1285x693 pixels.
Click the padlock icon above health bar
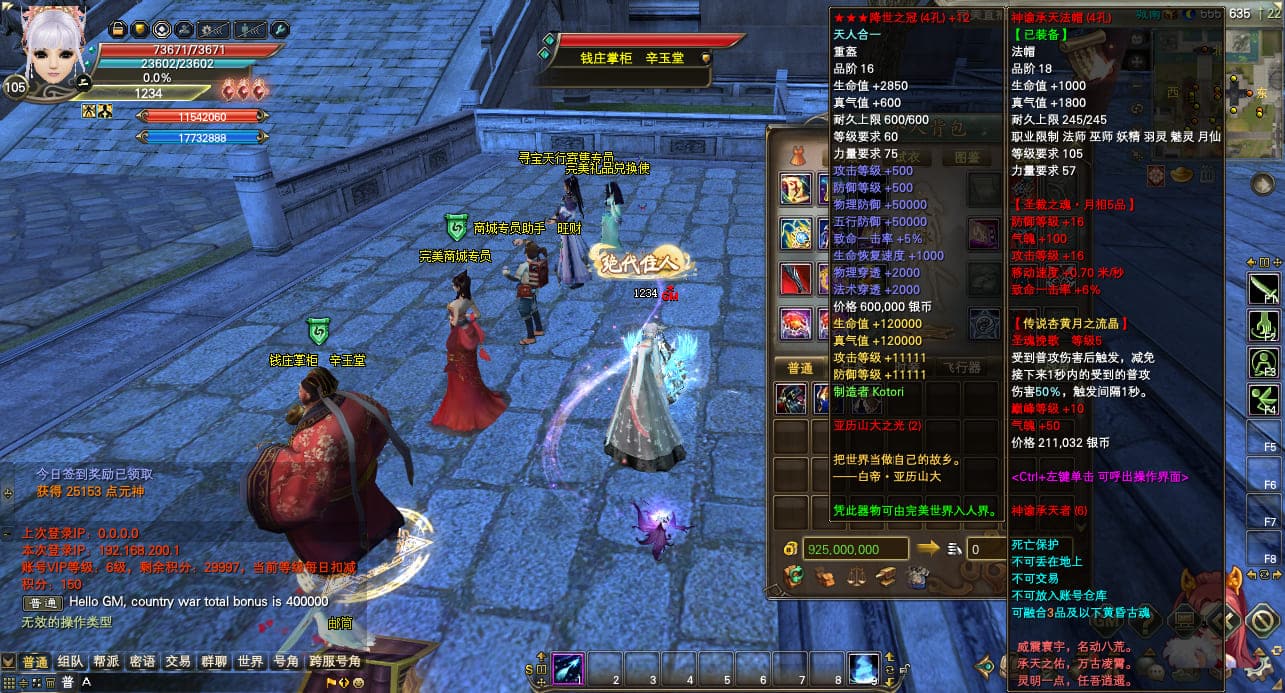[x=117, y=30]
